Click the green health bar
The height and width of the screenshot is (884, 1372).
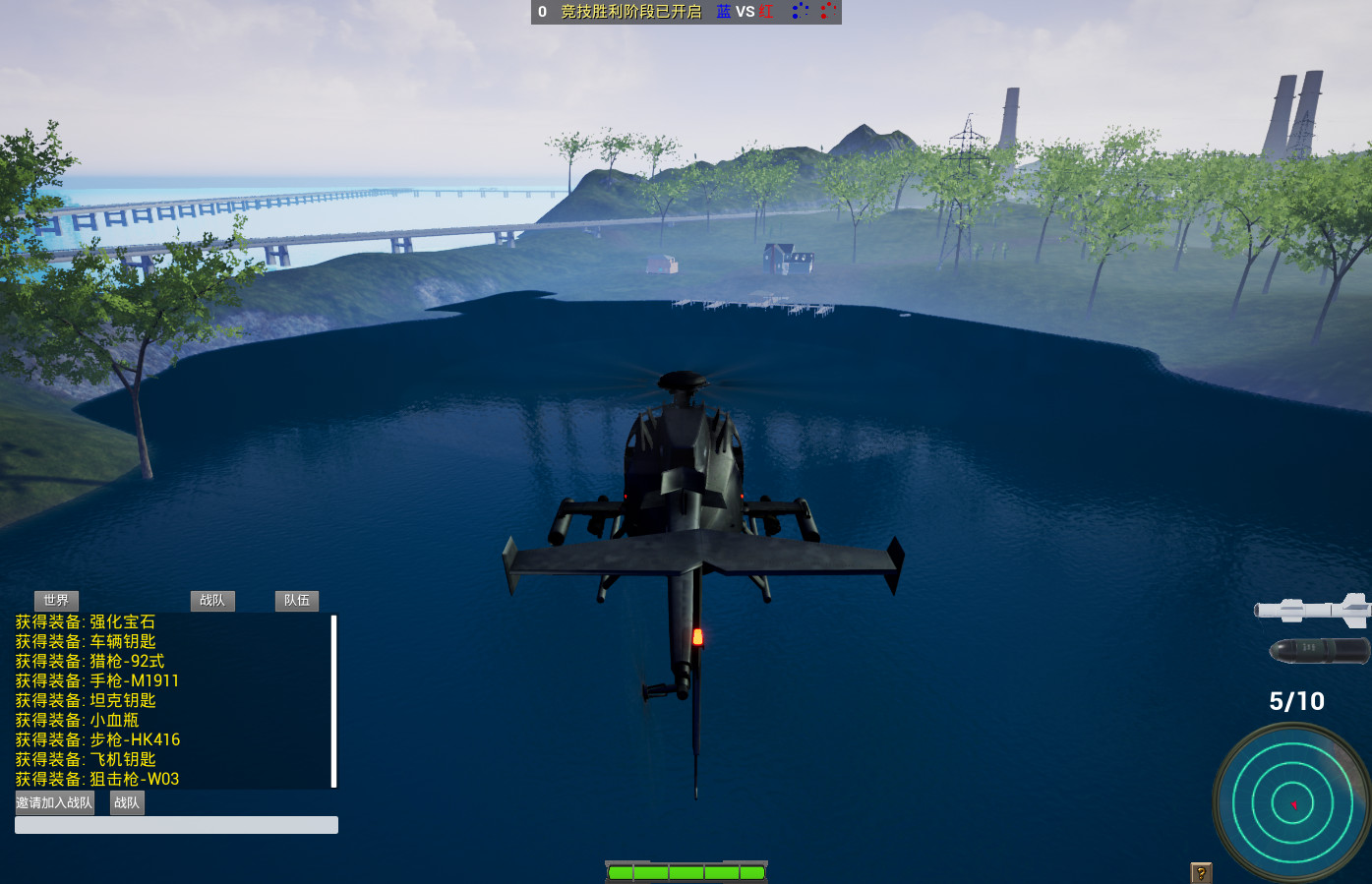click(686, 871)
